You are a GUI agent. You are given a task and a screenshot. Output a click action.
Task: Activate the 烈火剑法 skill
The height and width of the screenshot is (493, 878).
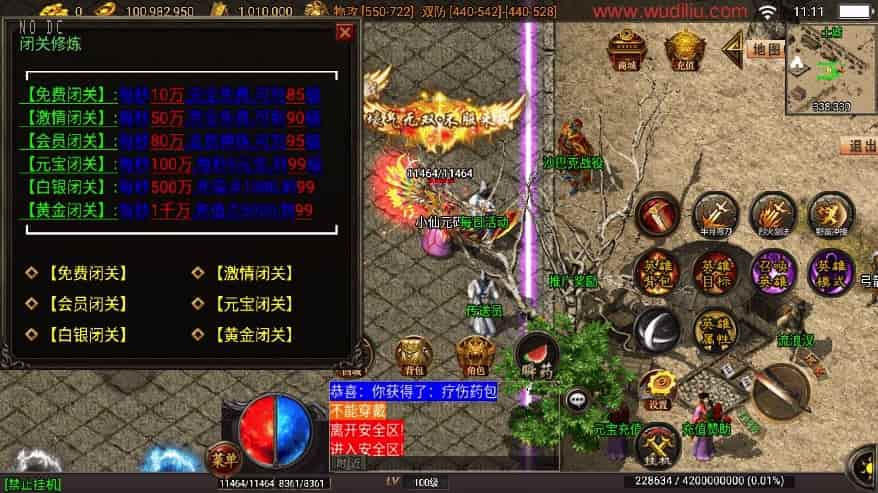pyautogui.click(x=773, y=214)
